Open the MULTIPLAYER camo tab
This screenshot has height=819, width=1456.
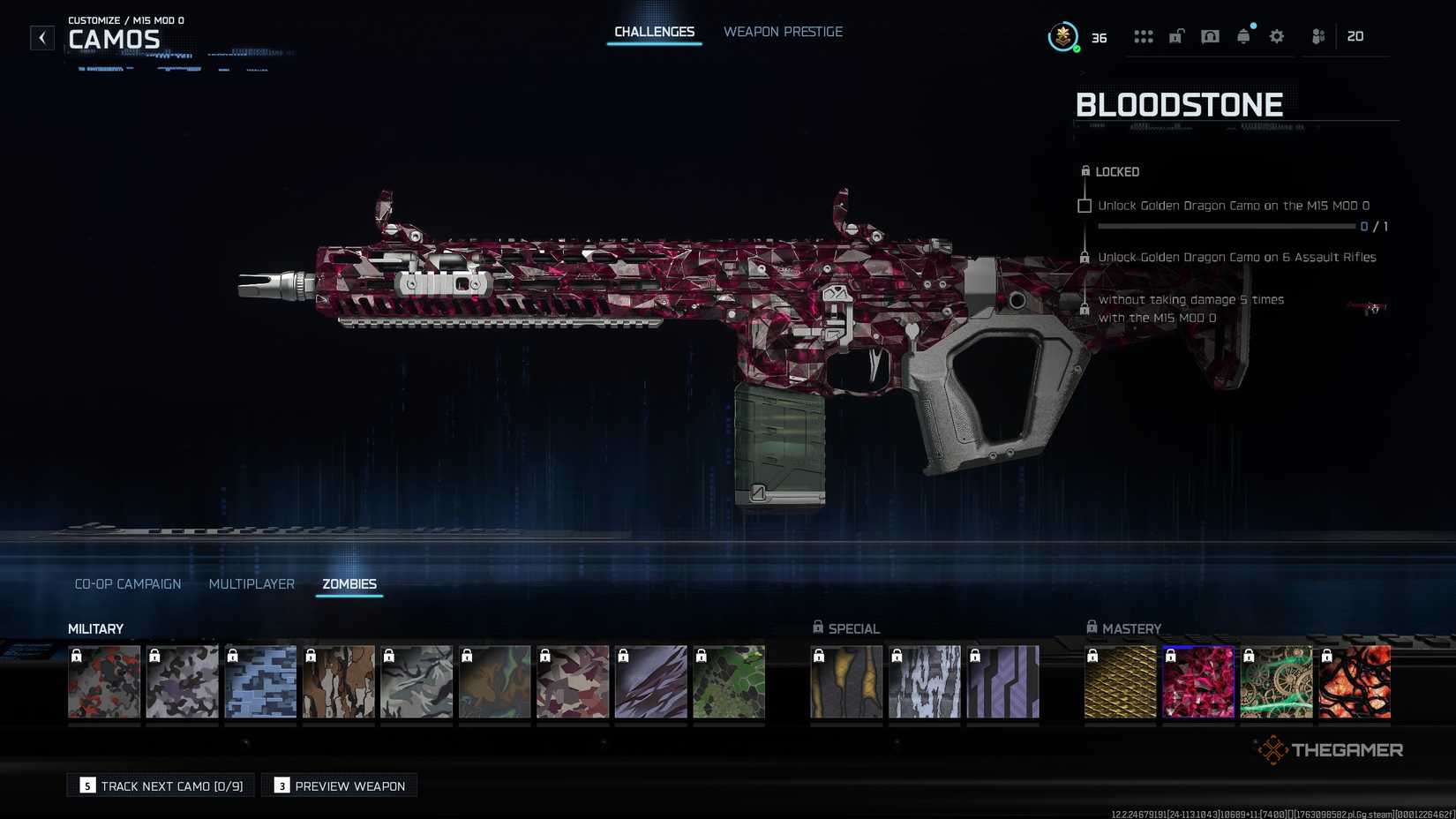(251, 583)
